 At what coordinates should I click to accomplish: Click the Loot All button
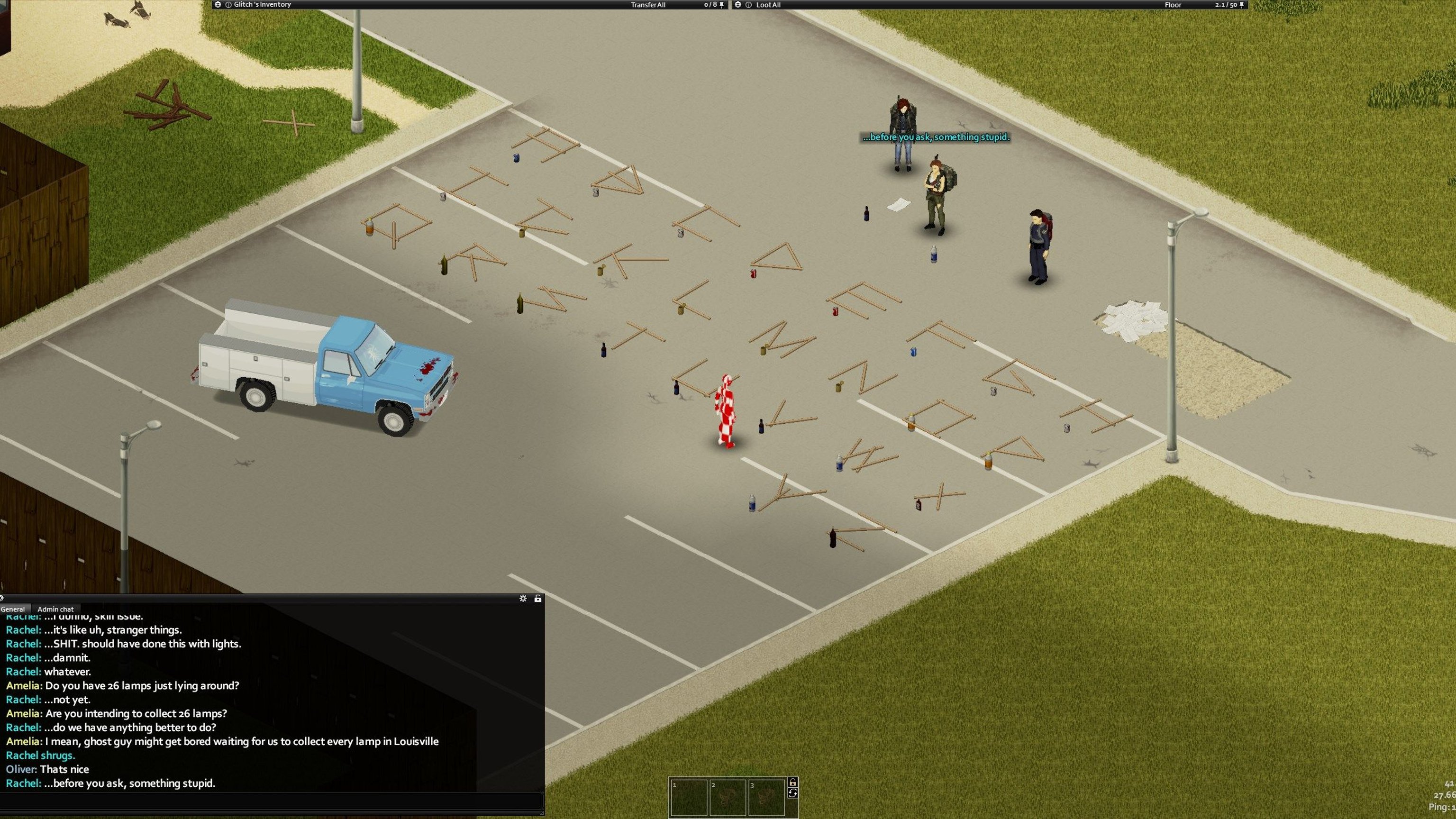pyautogui.click(x=768, y=5)
